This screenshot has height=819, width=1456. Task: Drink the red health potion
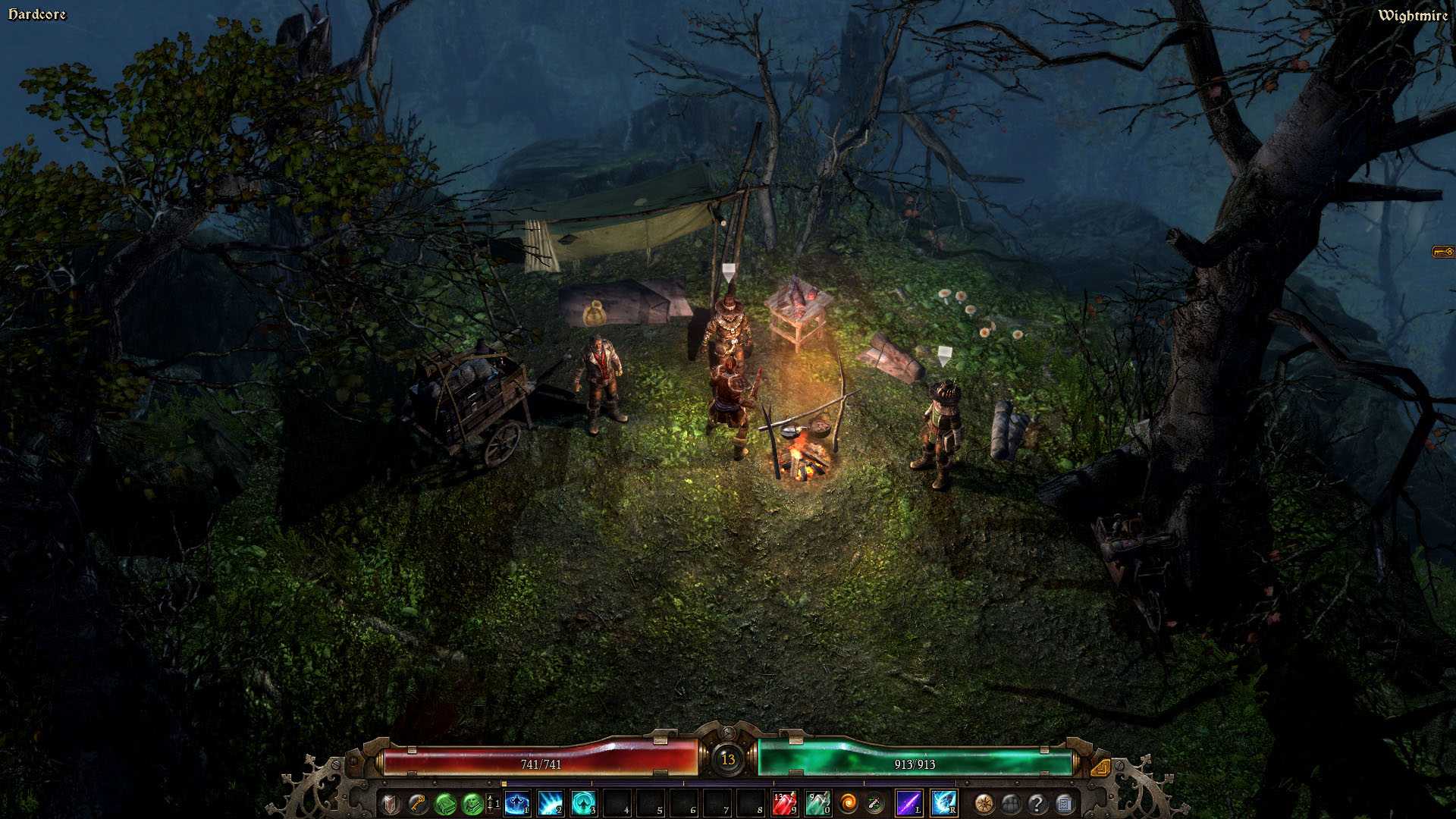pyautogui.click(x=784, y=803)
